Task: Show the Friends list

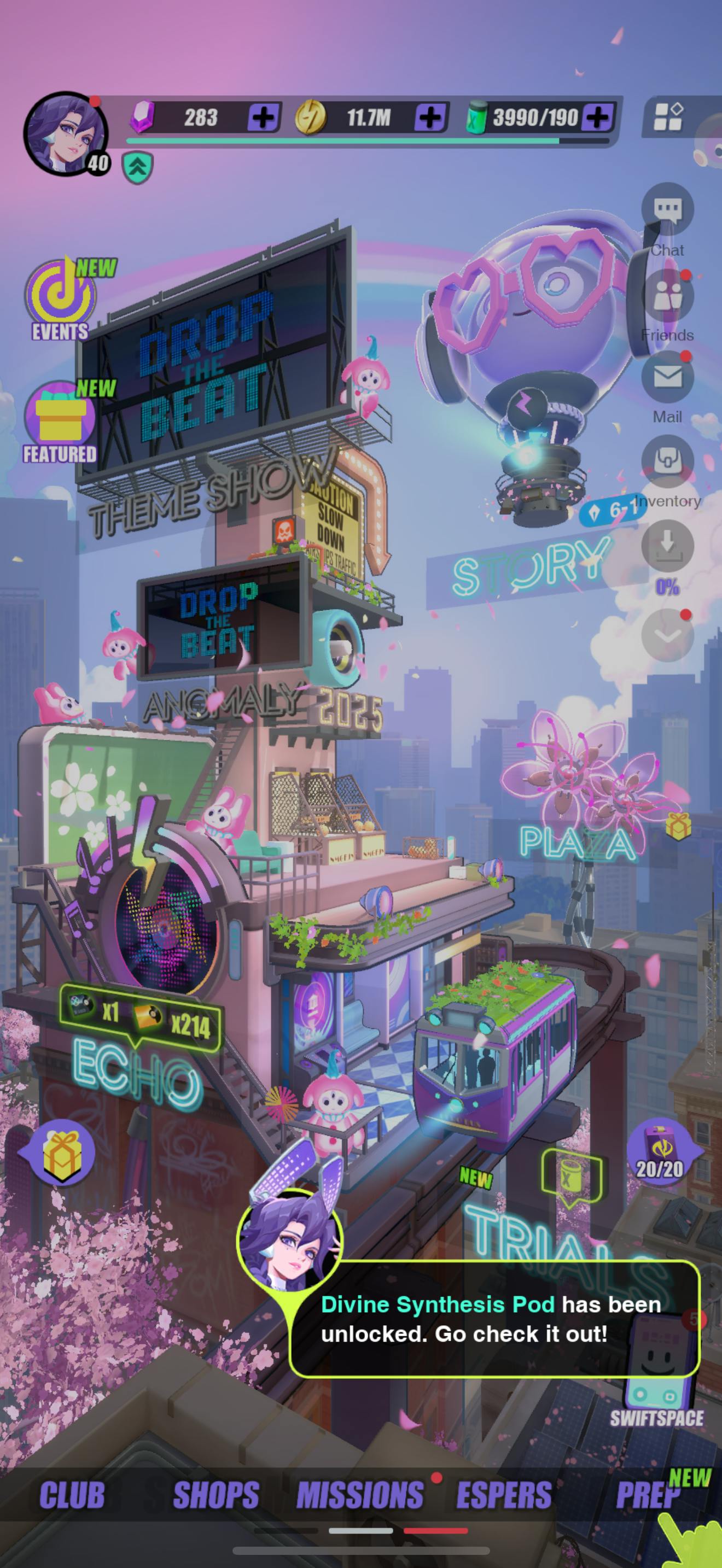Action: (x=667, y=297)
